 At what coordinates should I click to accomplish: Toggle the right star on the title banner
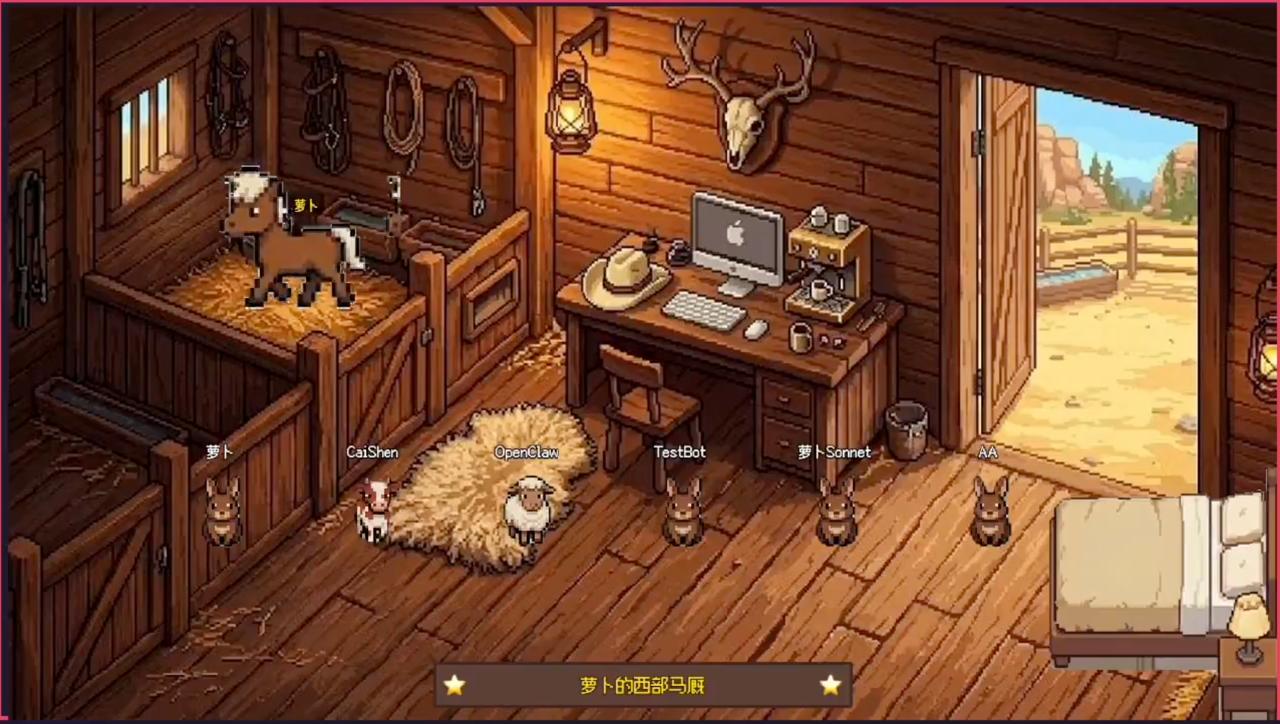click(830, 686)
